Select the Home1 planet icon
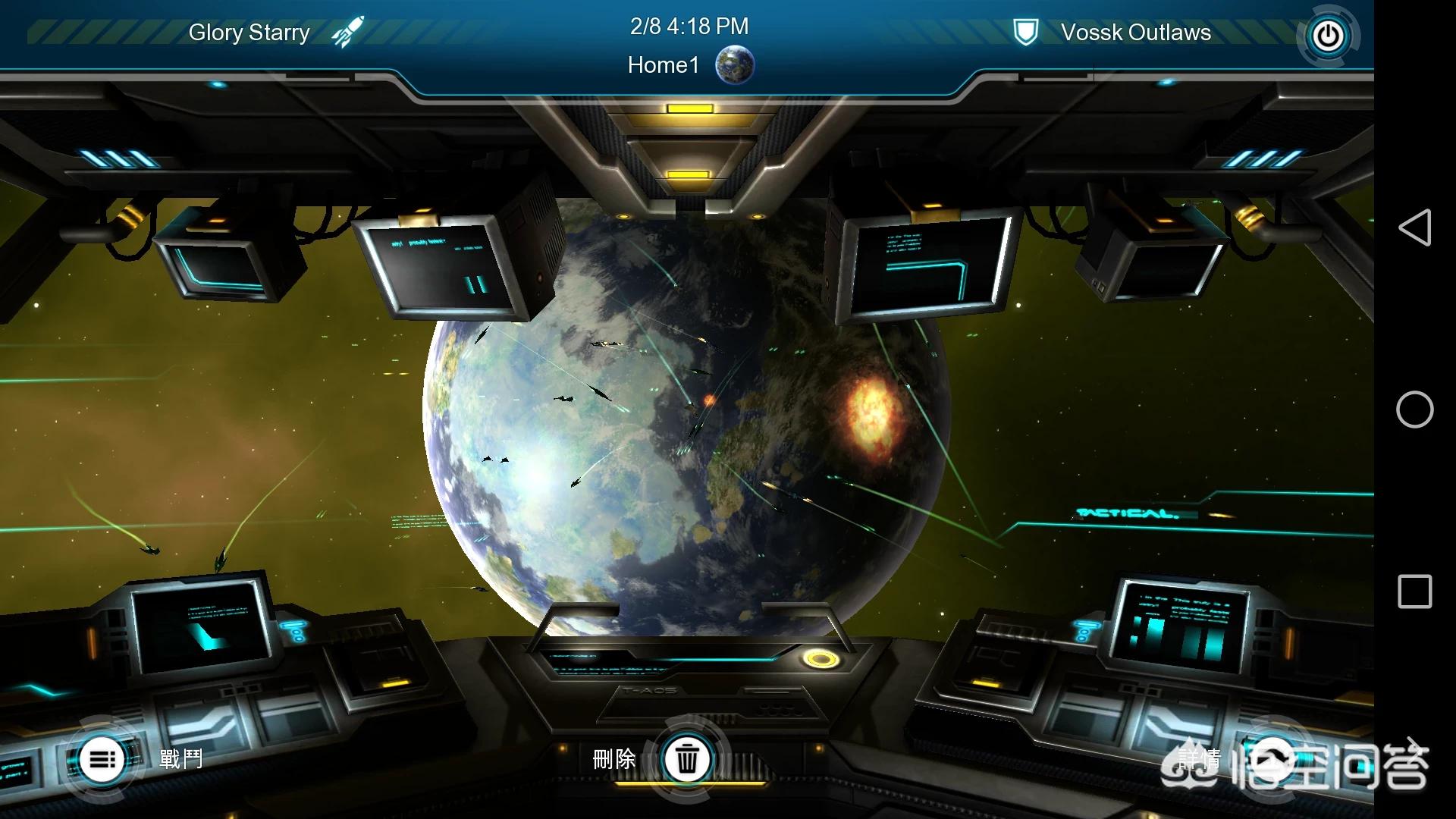The image size is (1456, 819). pos(735,65)
